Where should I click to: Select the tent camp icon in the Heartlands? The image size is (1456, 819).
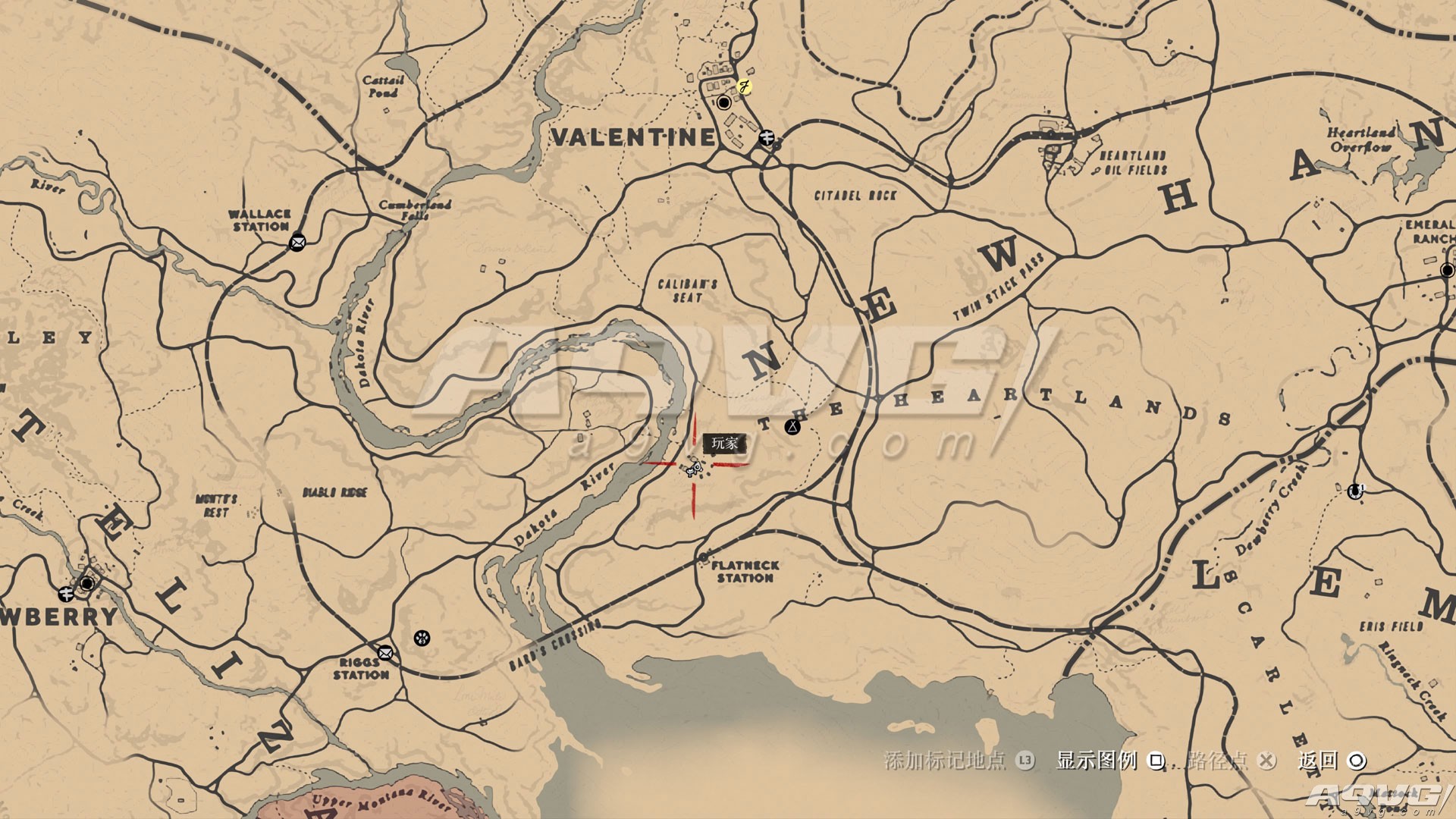click(792, 427)
